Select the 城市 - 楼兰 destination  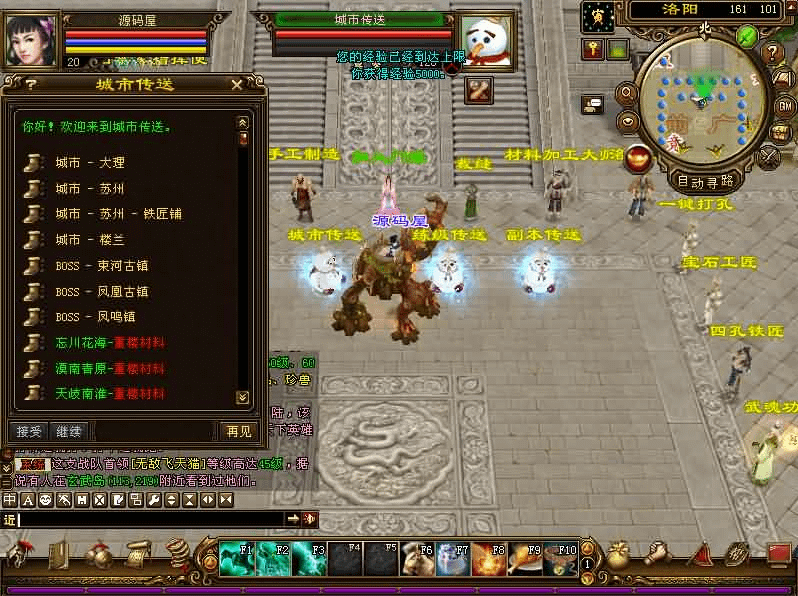[90, 240]
